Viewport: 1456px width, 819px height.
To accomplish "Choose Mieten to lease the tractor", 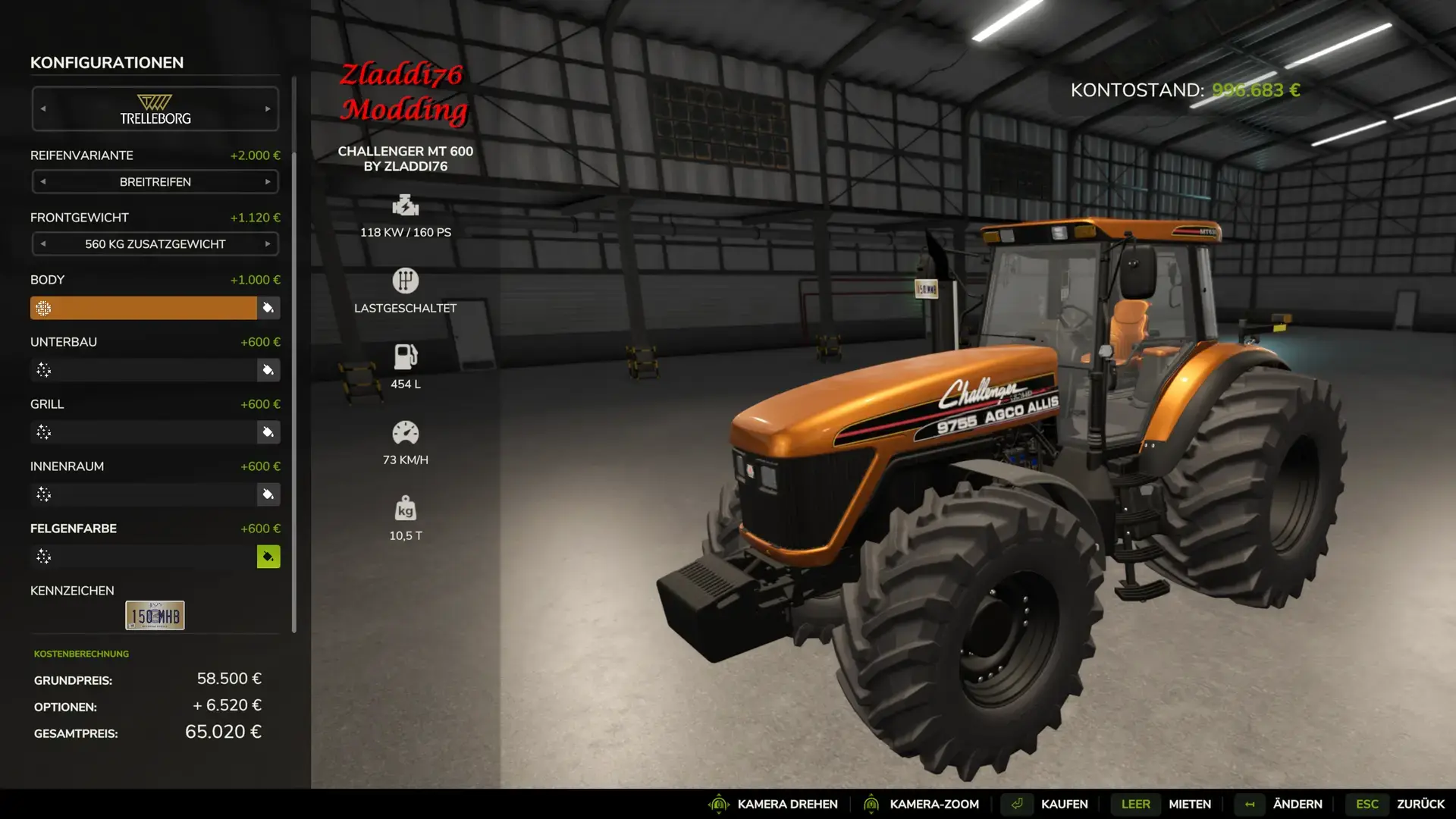I will pyautogui.click(x=1189, y=804).
